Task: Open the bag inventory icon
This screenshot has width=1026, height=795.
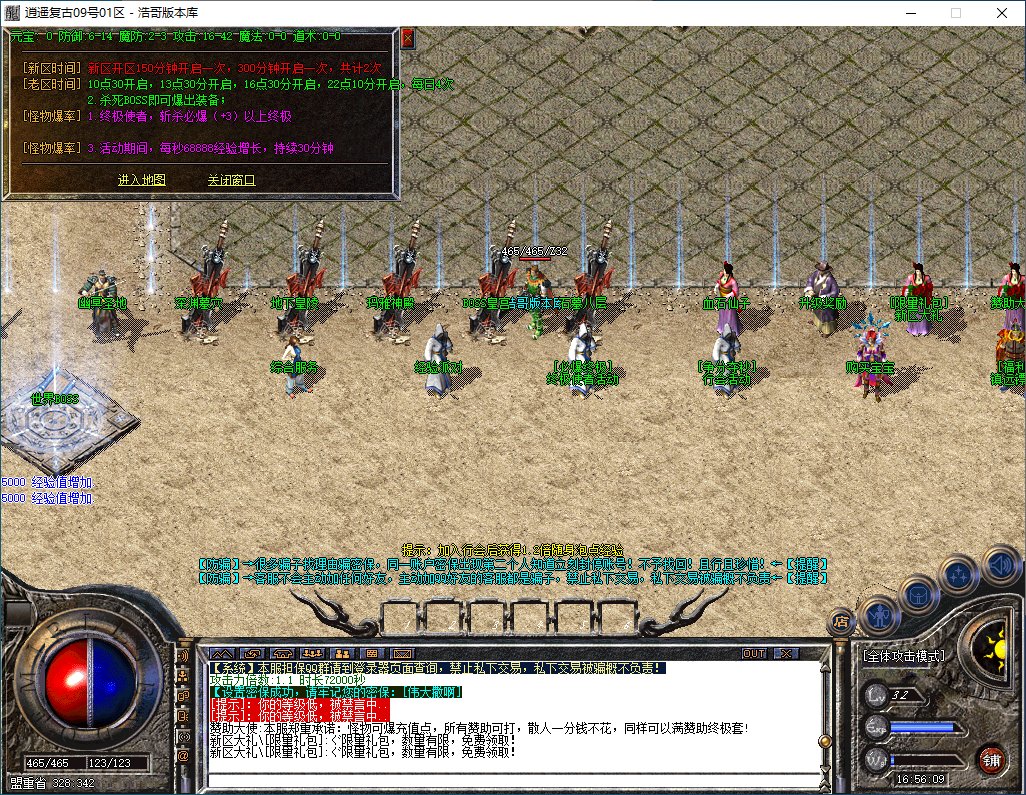Action: 919,594
